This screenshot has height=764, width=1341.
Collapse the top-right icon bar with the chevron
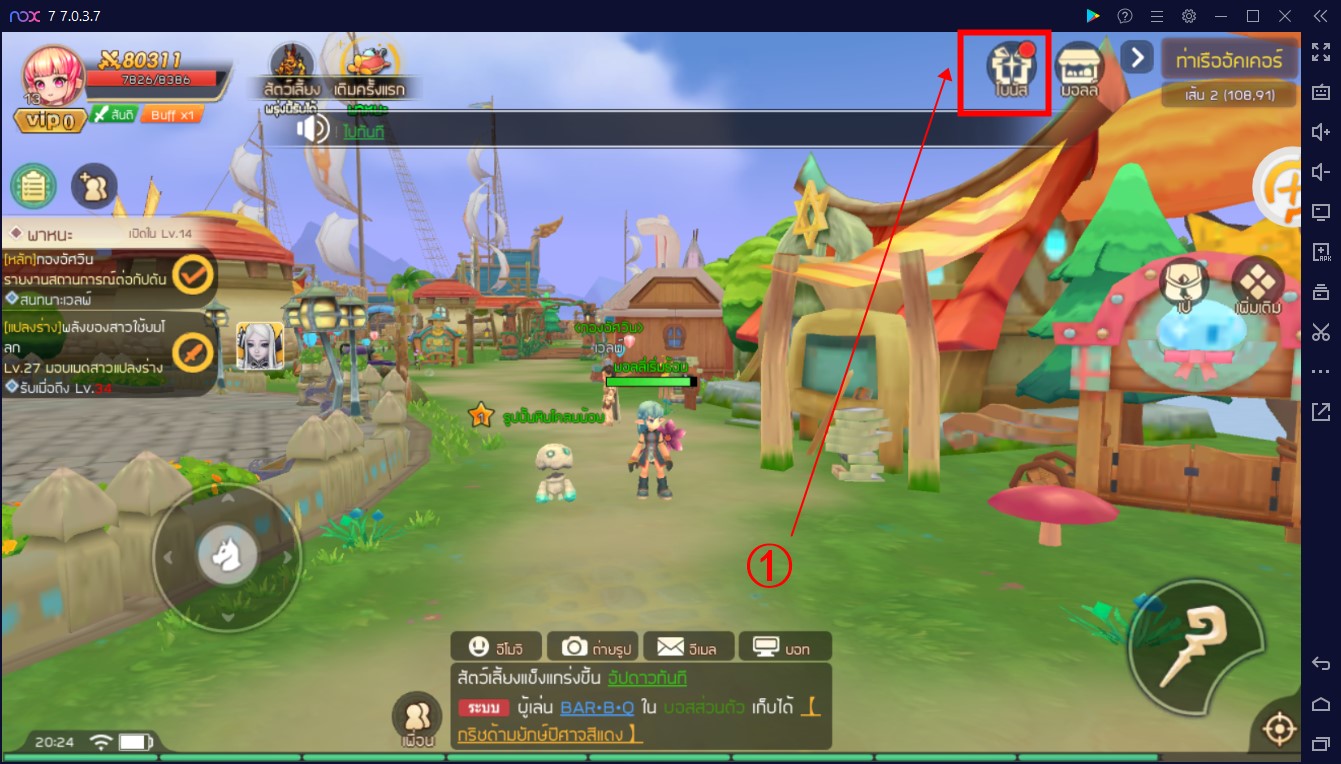coord(1136,58)
